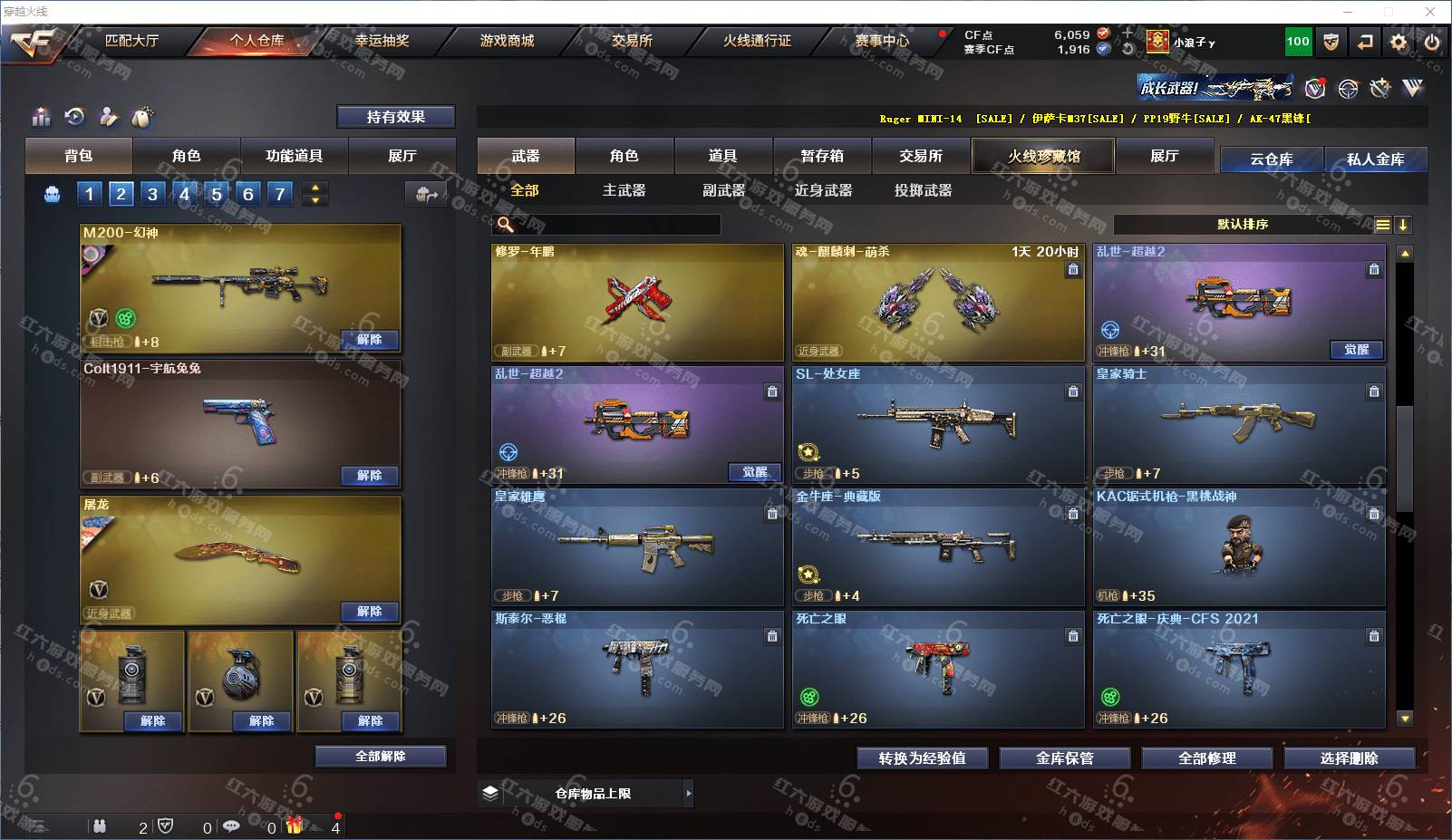Open the 交易所 top menu entry

[x=632, y=41]
